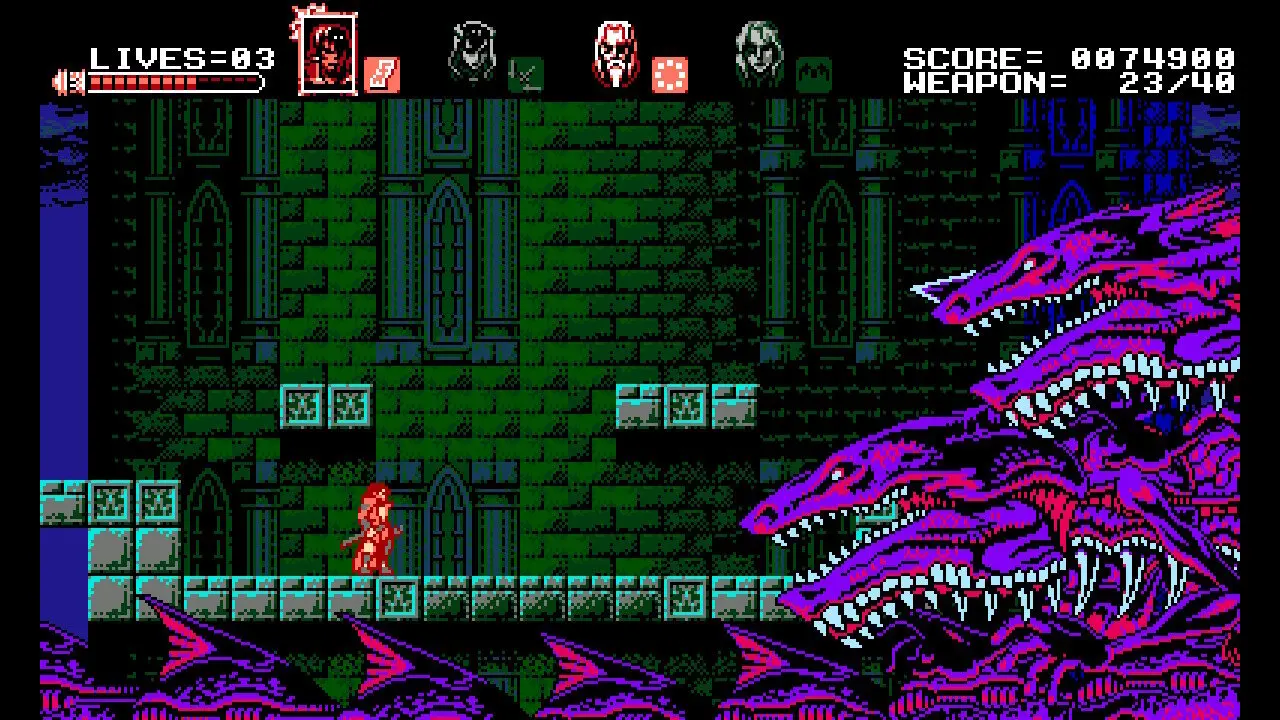The height and width of the screenshot is (720, 1280).
Task: Select Gebel's dark green bat icon
Action: click(813, 75)
